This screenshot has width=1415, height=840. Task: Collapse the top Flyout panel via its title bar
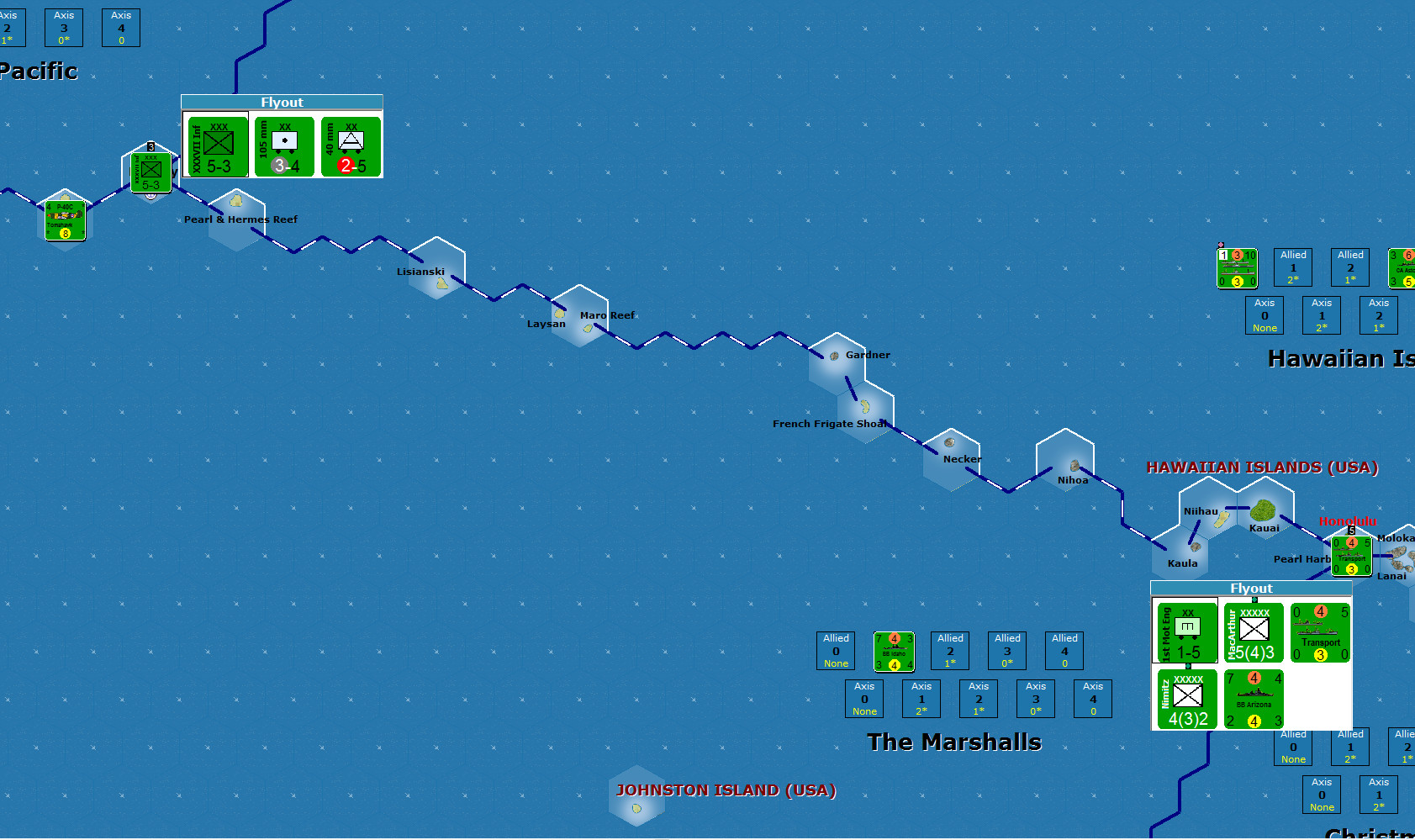pyautogui.click(x=282, y=102)
